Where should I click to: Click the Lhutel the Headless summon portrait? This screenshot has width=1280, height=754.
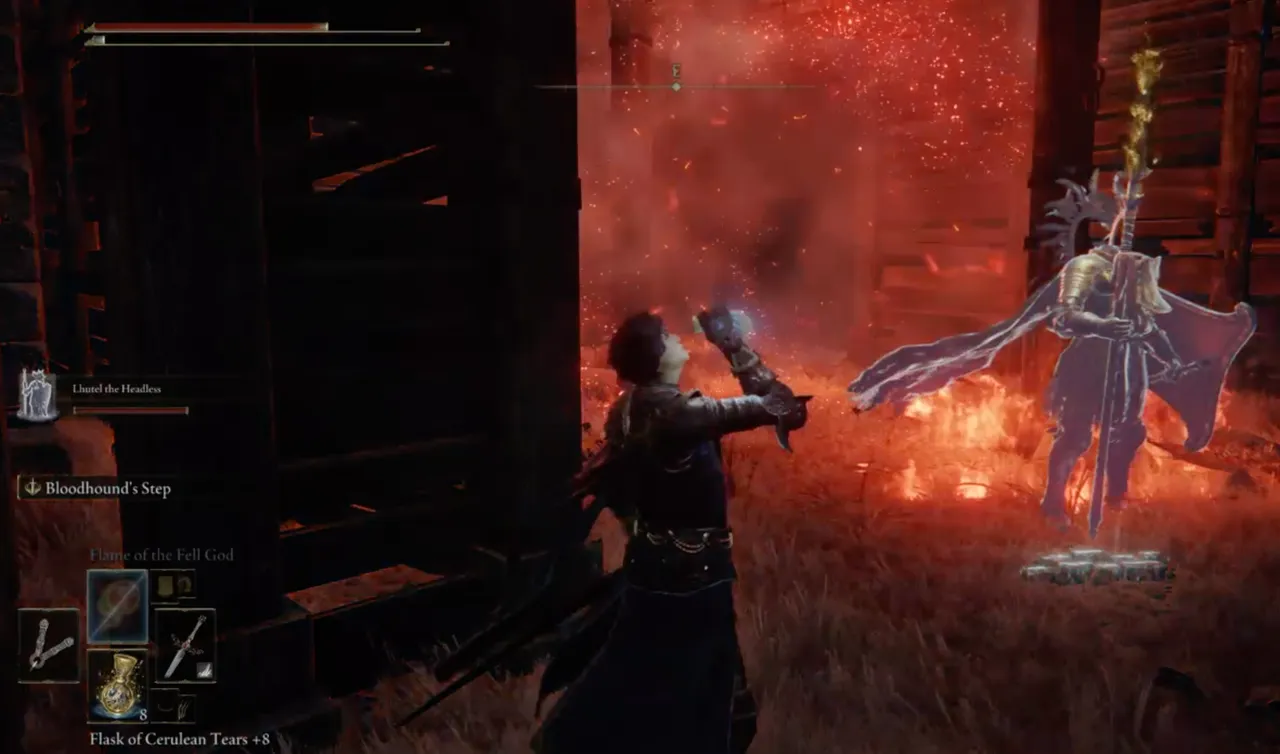37,395
